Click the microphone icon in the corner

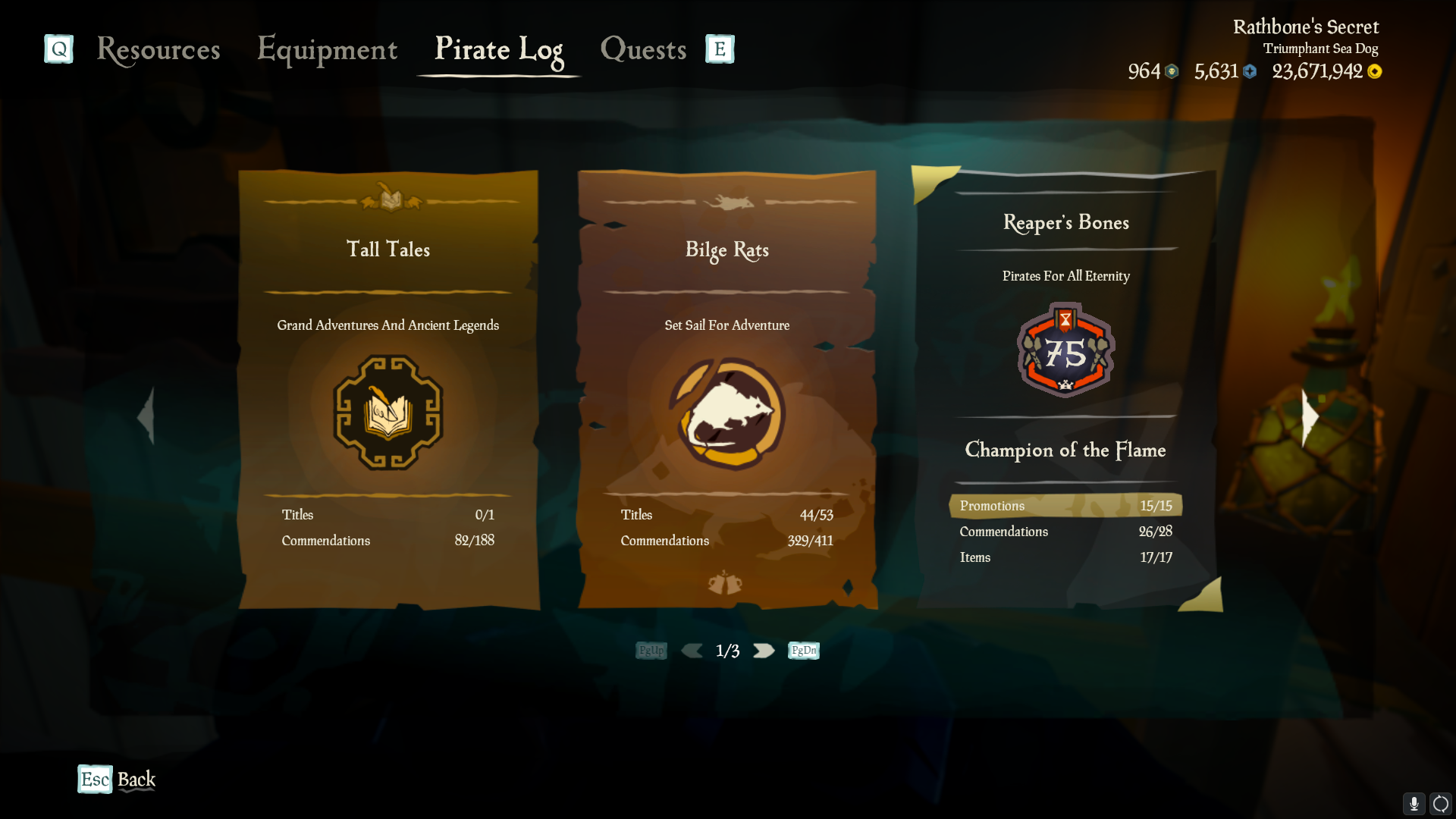click(1415, 804)
